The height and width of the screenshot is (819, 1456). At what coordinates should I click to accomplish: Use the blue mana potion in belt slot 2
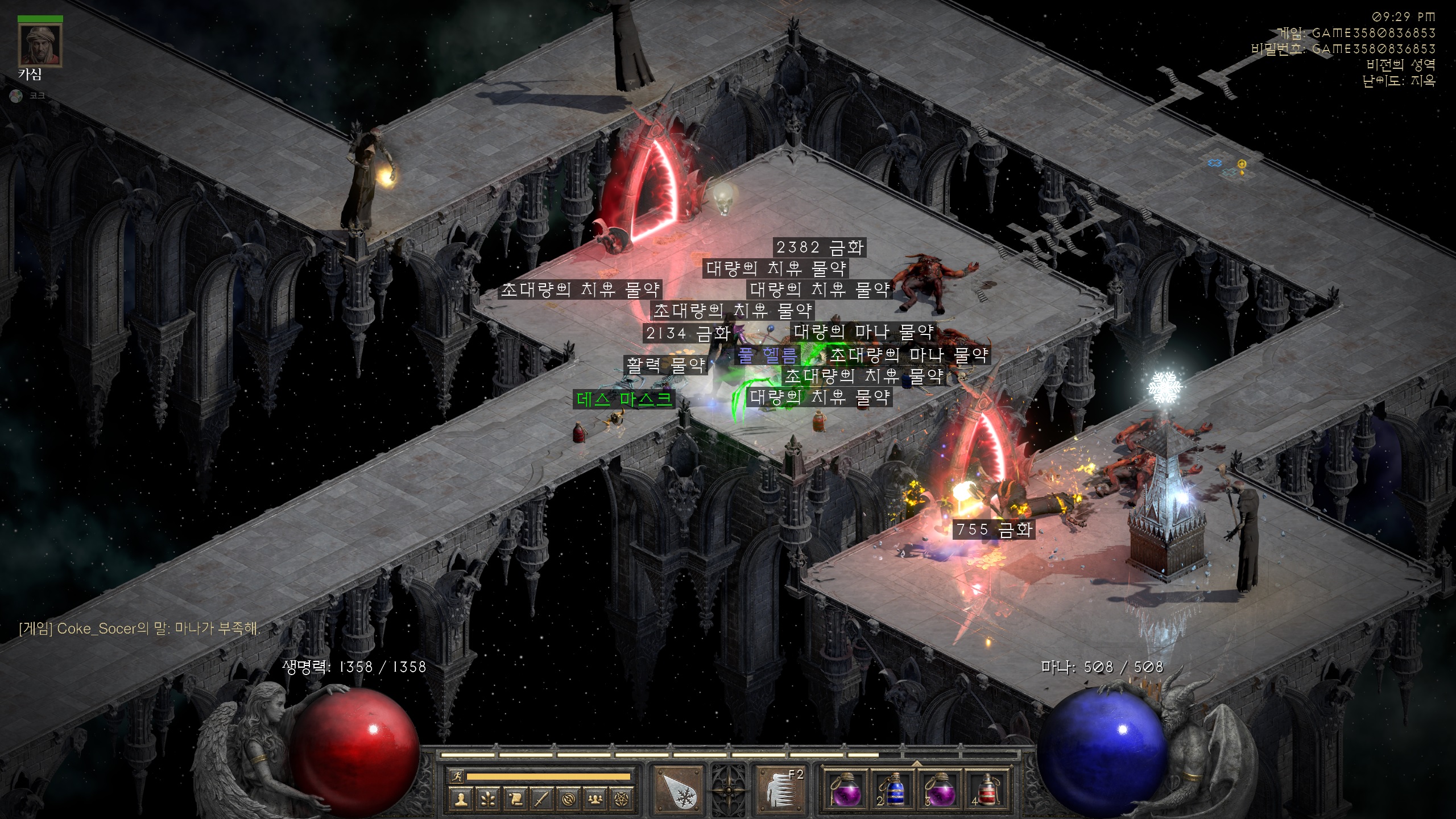[892, 791]
